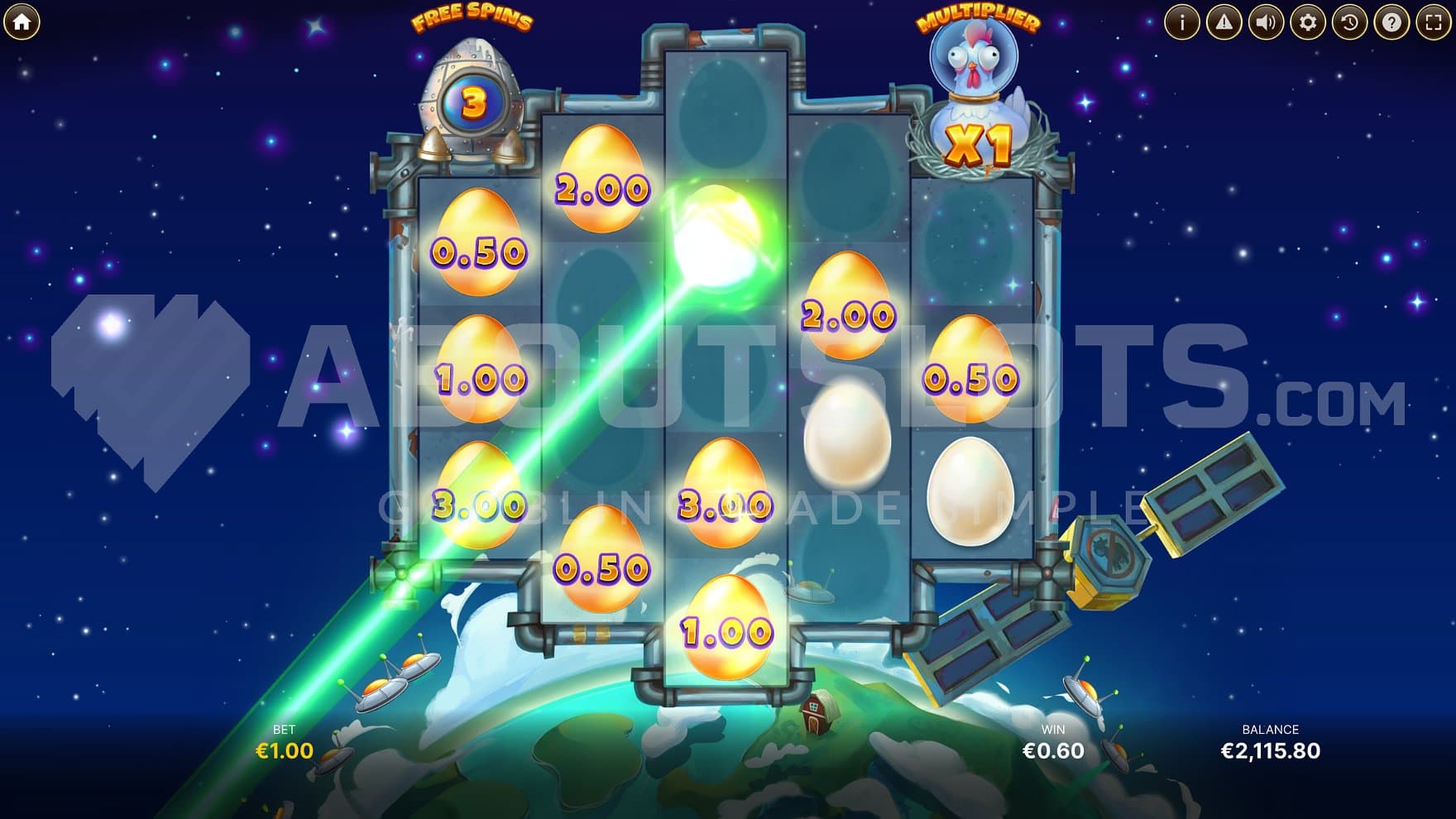Show the warning triangle notice
Screen dimensions: 1456x819
1224,22
